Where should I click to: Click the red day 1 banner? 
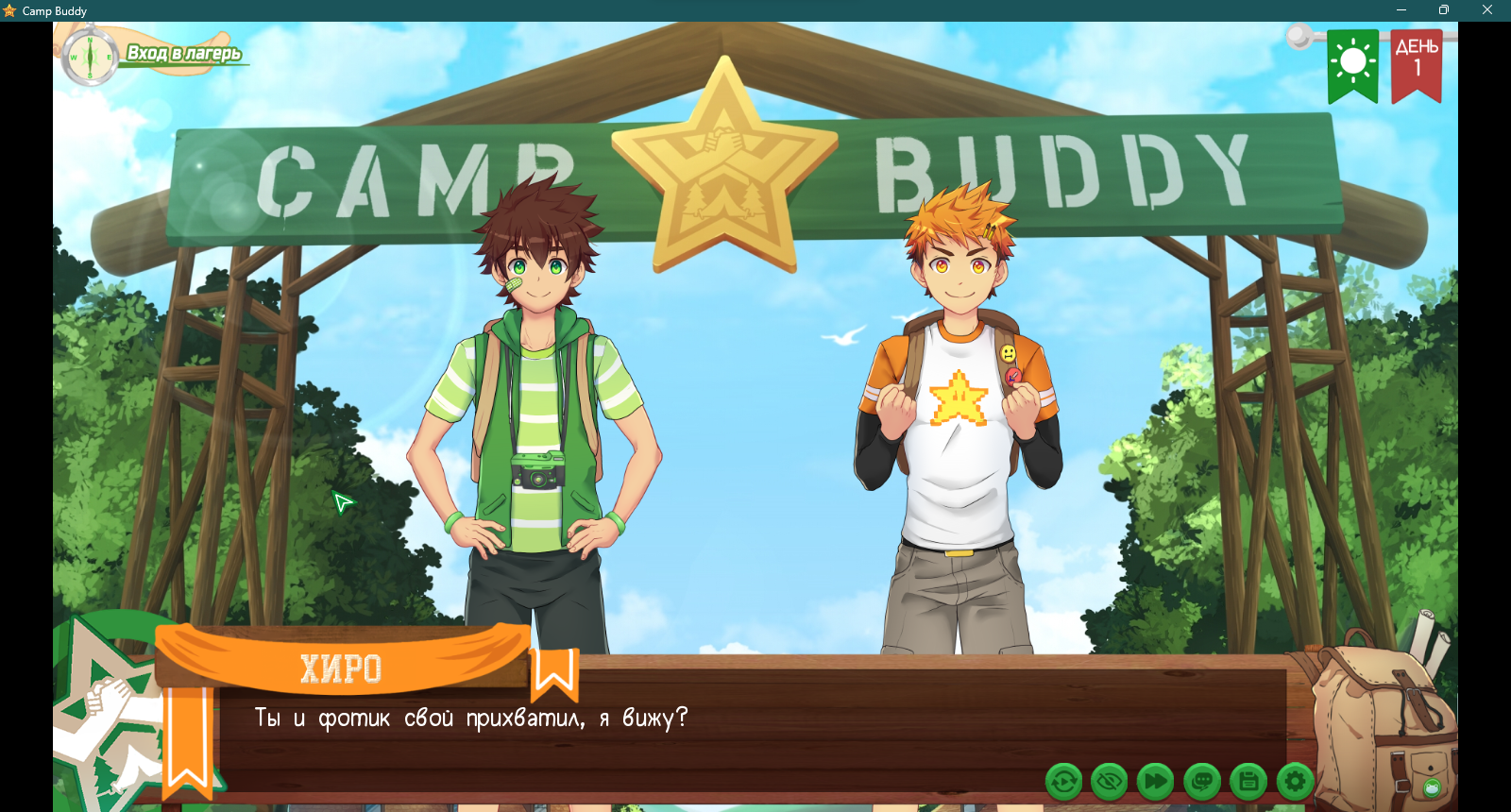tap(1416, 64)
